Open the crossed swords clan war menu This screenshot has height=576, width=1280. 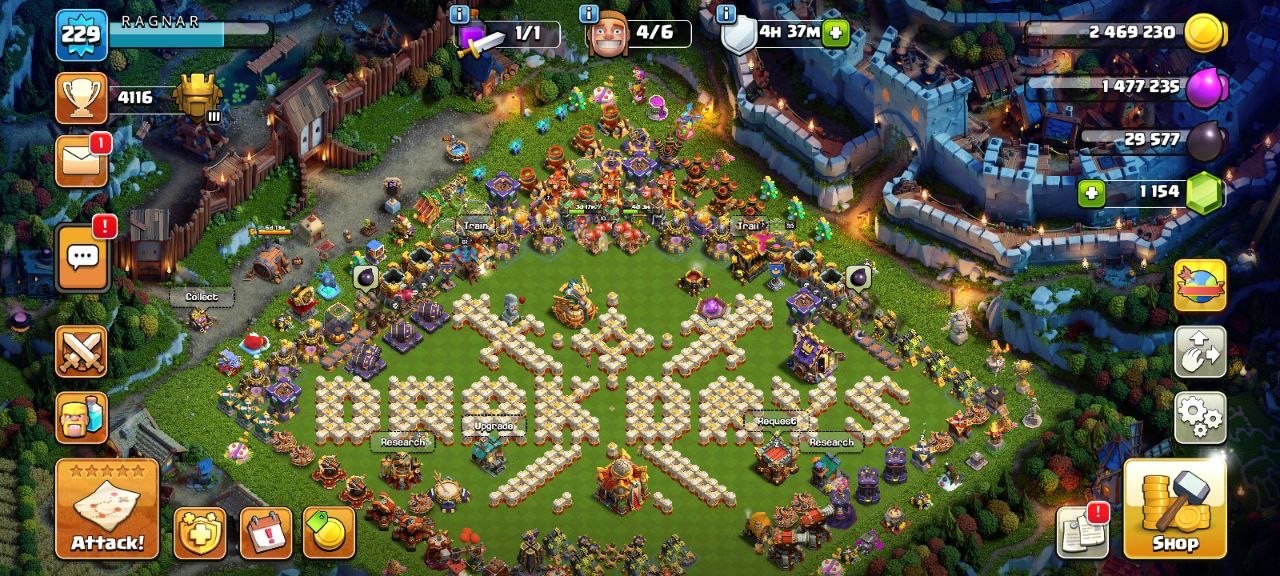tap(81, 351)
